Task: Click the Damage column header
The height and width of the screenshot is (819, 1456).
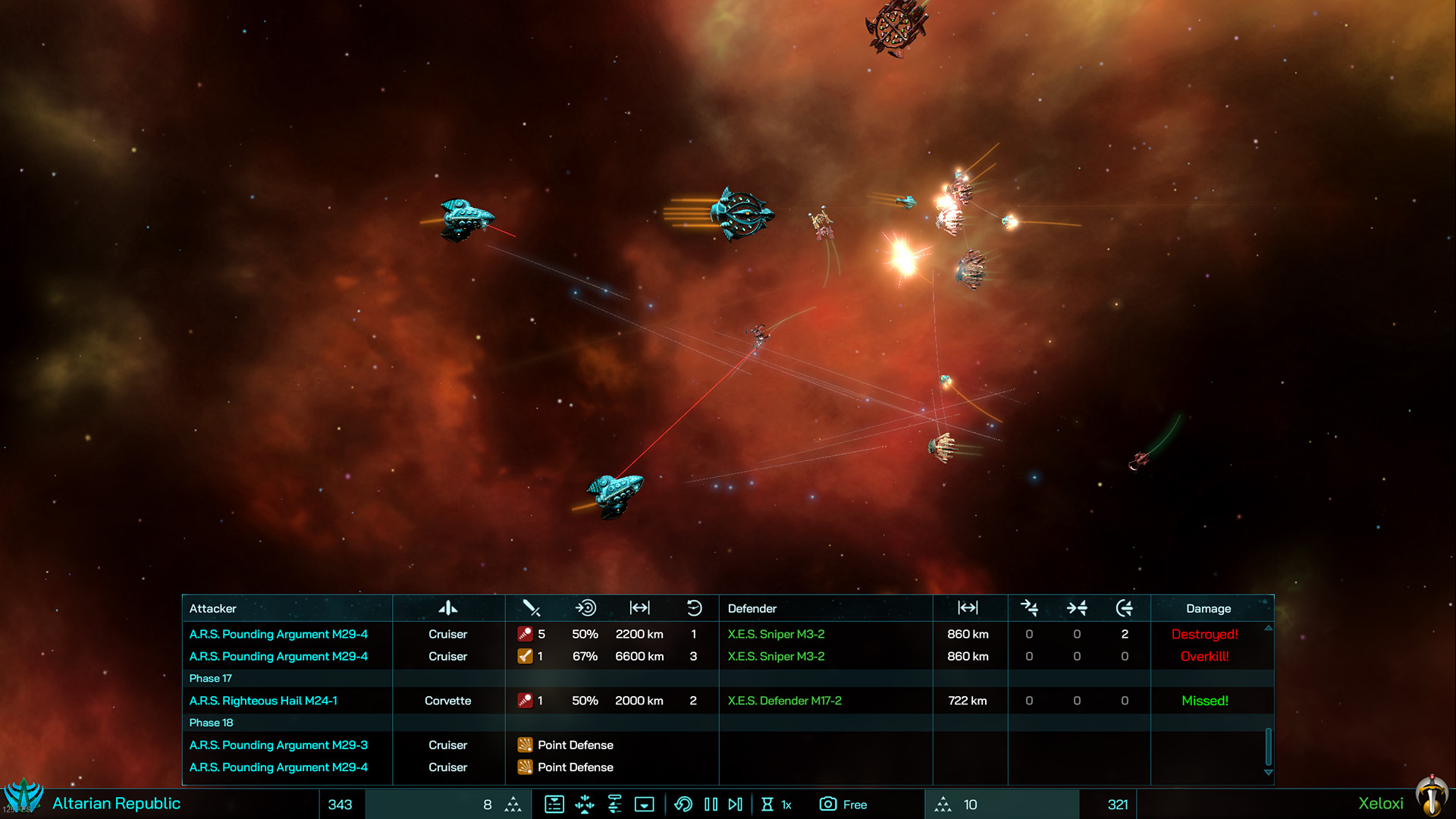Action: pyautogui.click(x=1208, y=609)
